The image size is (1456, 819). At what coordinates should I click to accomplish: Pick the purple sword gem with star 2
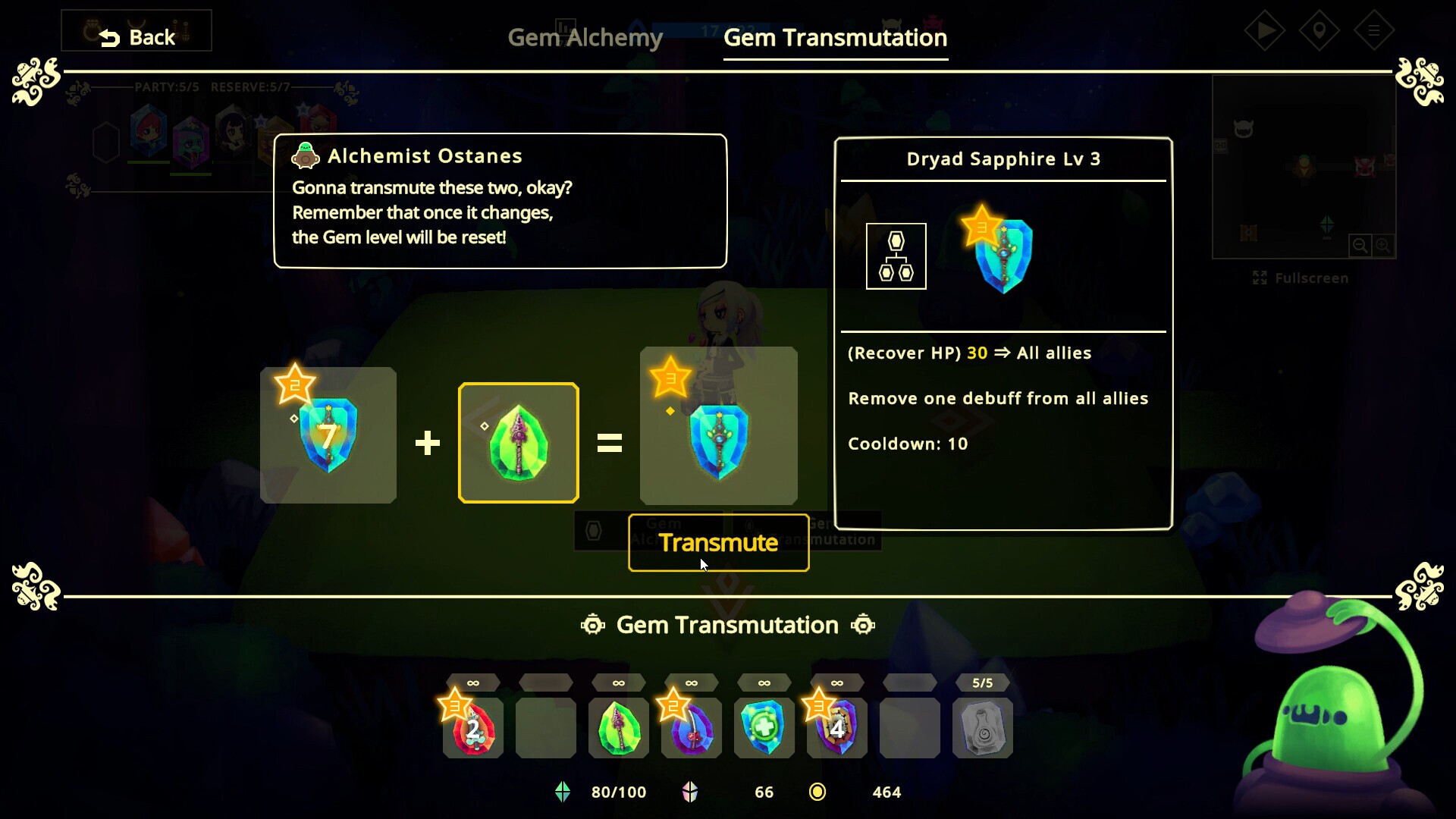click(x=691, y=728)
